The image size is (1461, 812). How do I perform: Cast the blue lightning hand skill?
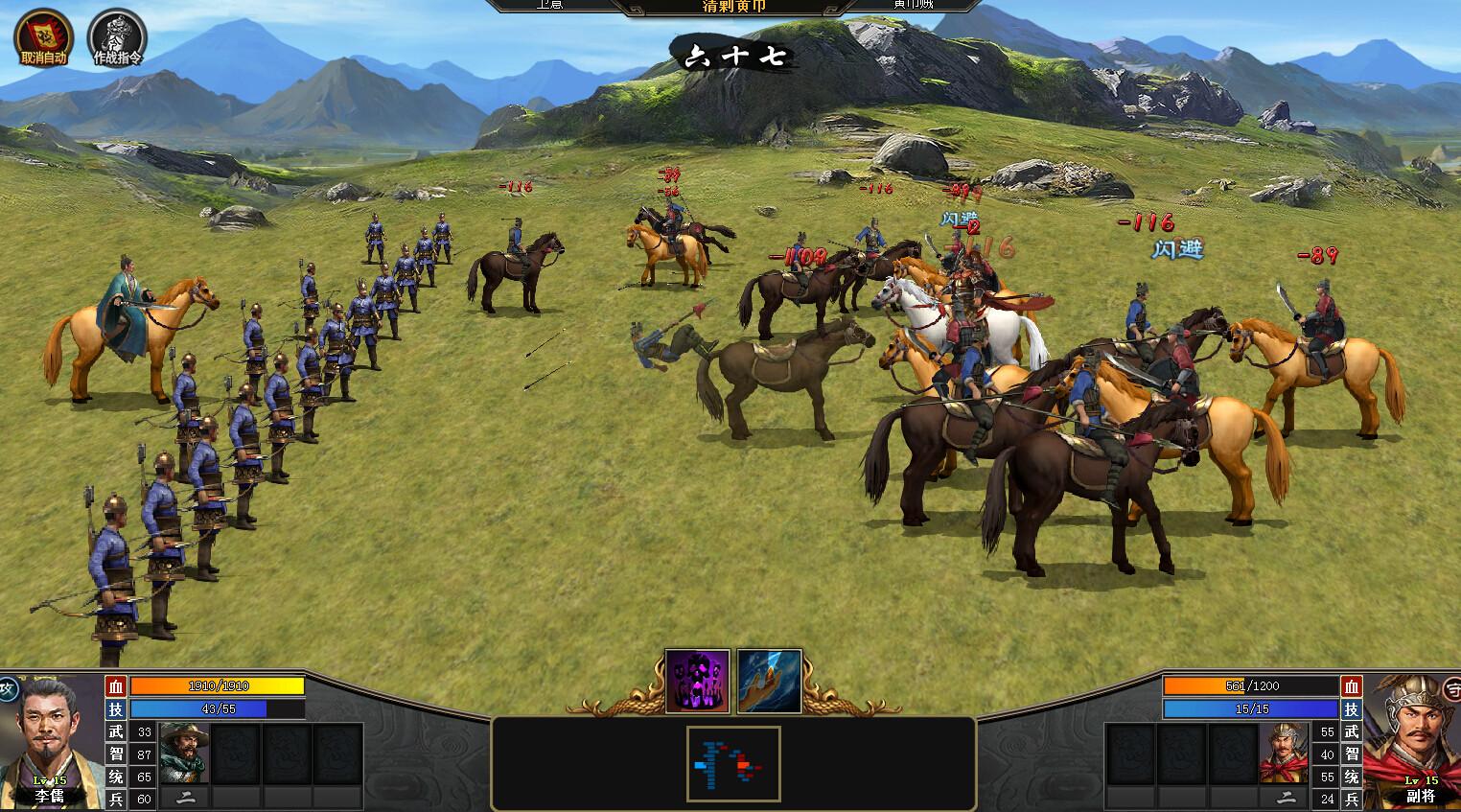click(x=769, y=681)
